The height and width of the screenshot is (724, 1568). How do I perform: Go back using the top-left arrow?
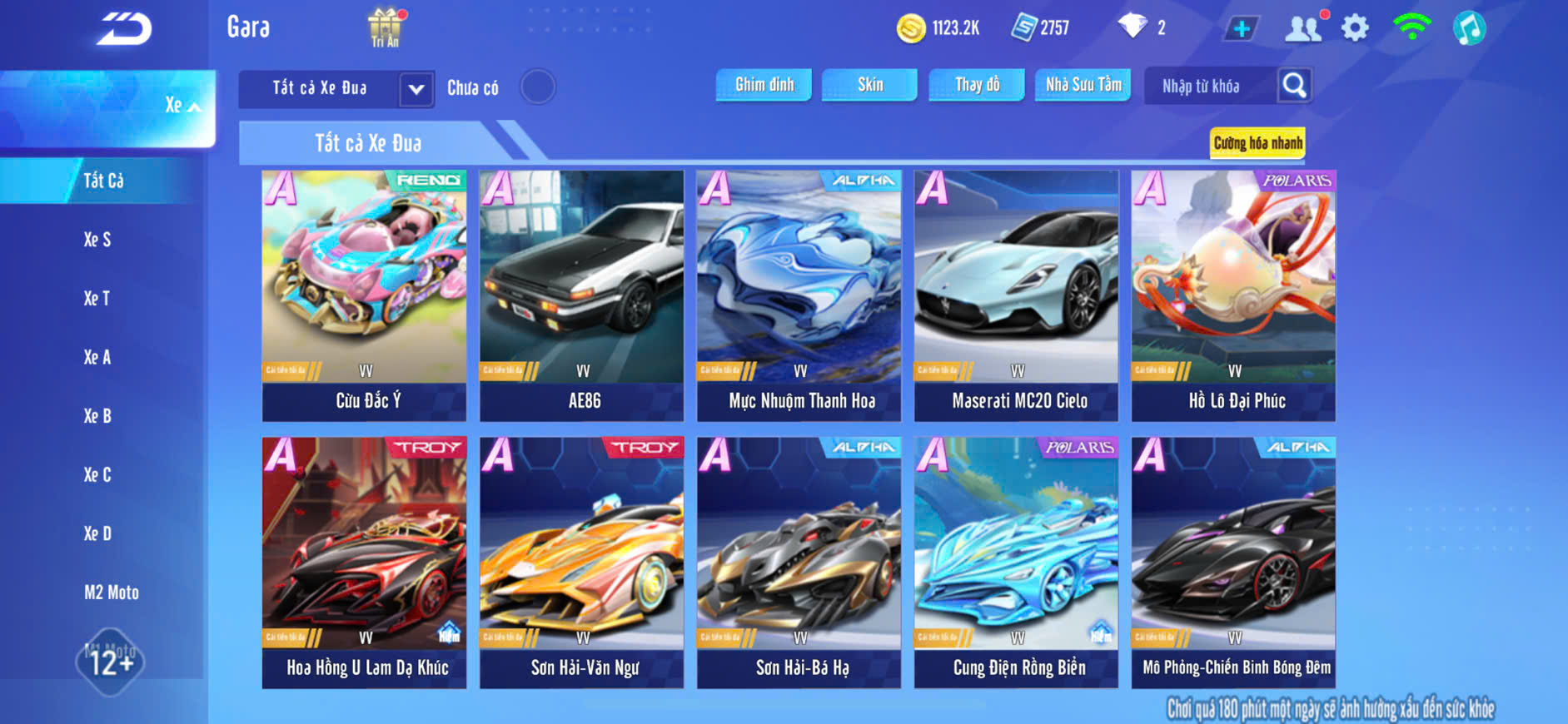coord(124,29)
